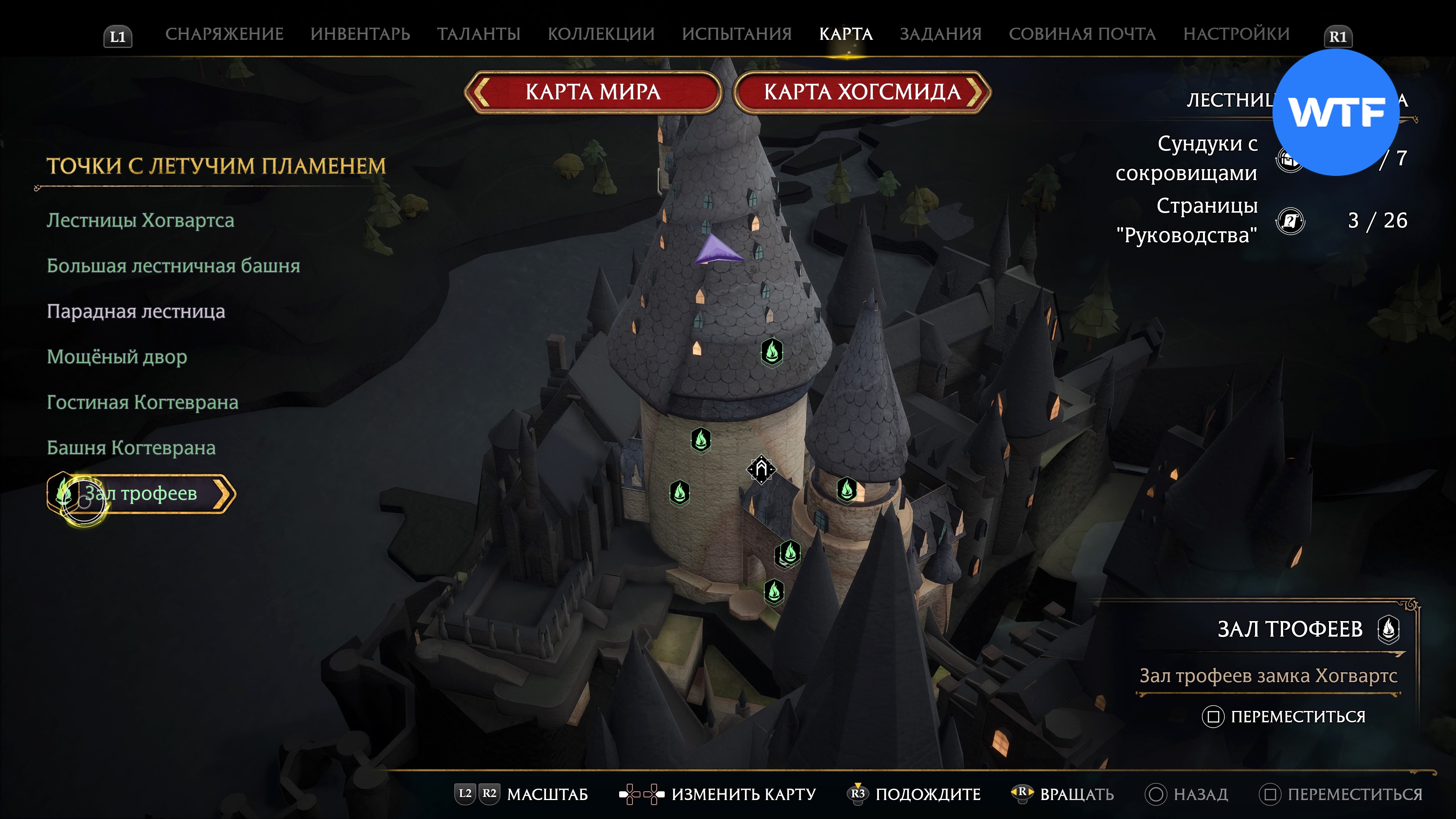Select the highlighted Зал трофеев entry
Screen dimensions: 1456x819
tap(141, 493)
